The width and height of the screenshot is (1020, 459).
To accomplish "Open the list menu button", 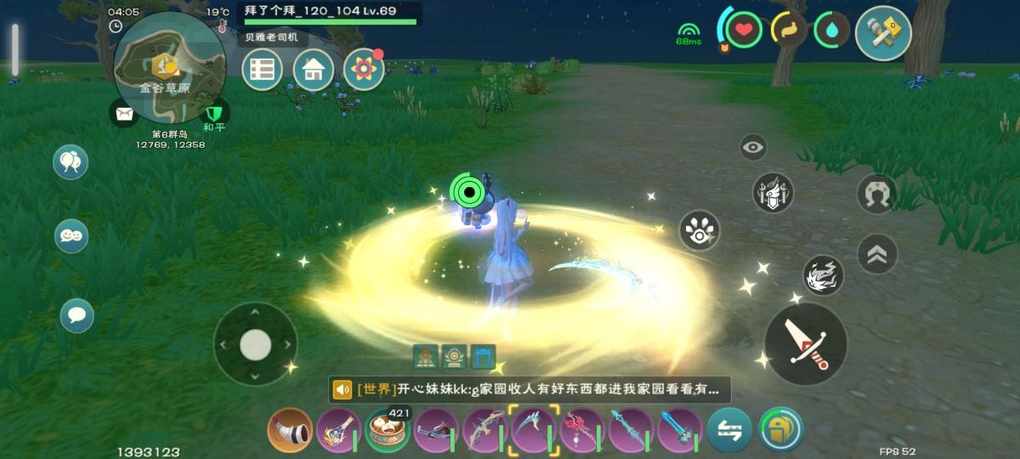I will (262, 69).
